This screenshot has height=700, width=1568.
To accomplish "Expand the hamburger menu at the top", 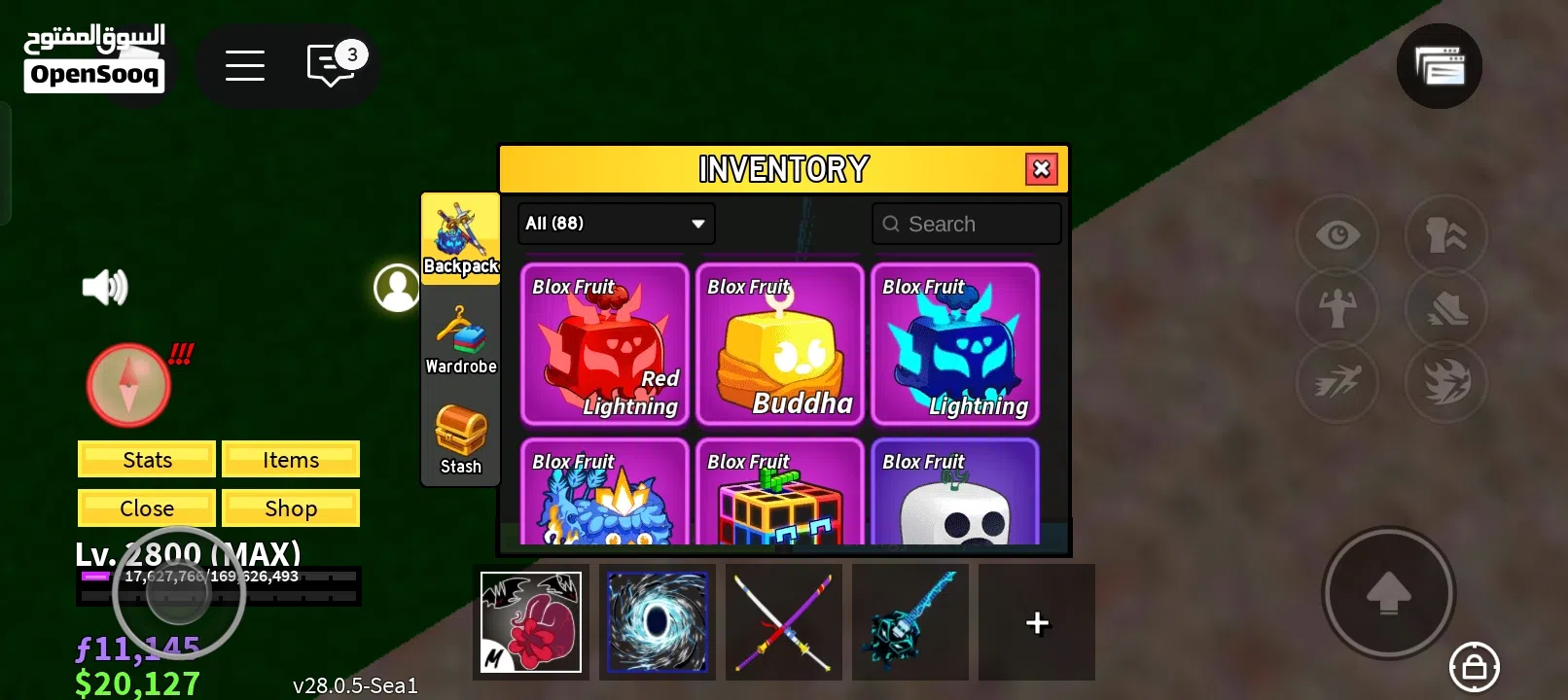I will click(245, 65).
